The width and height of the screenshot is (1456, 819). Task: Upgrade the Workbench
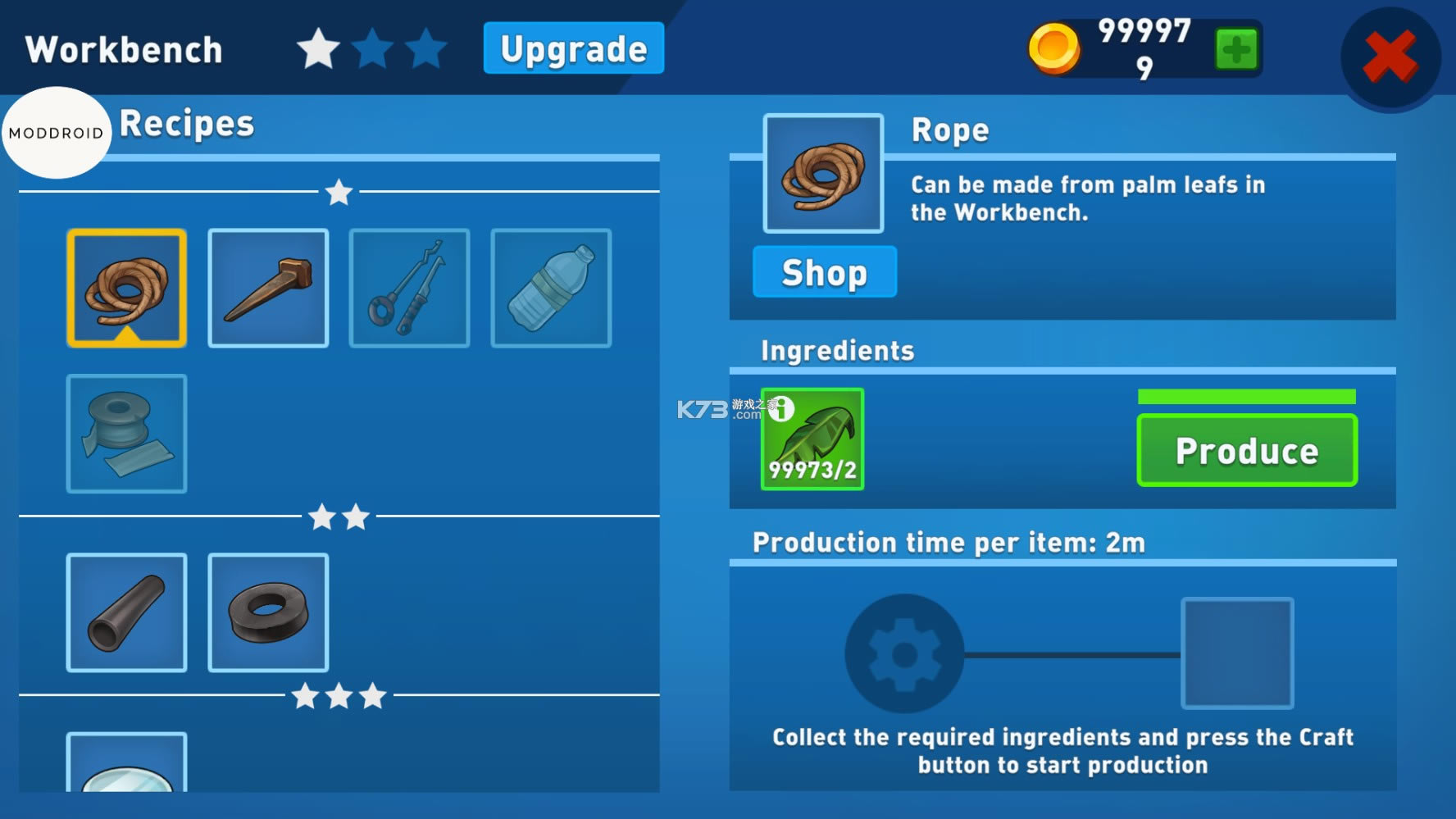click(x=573, y=48)
